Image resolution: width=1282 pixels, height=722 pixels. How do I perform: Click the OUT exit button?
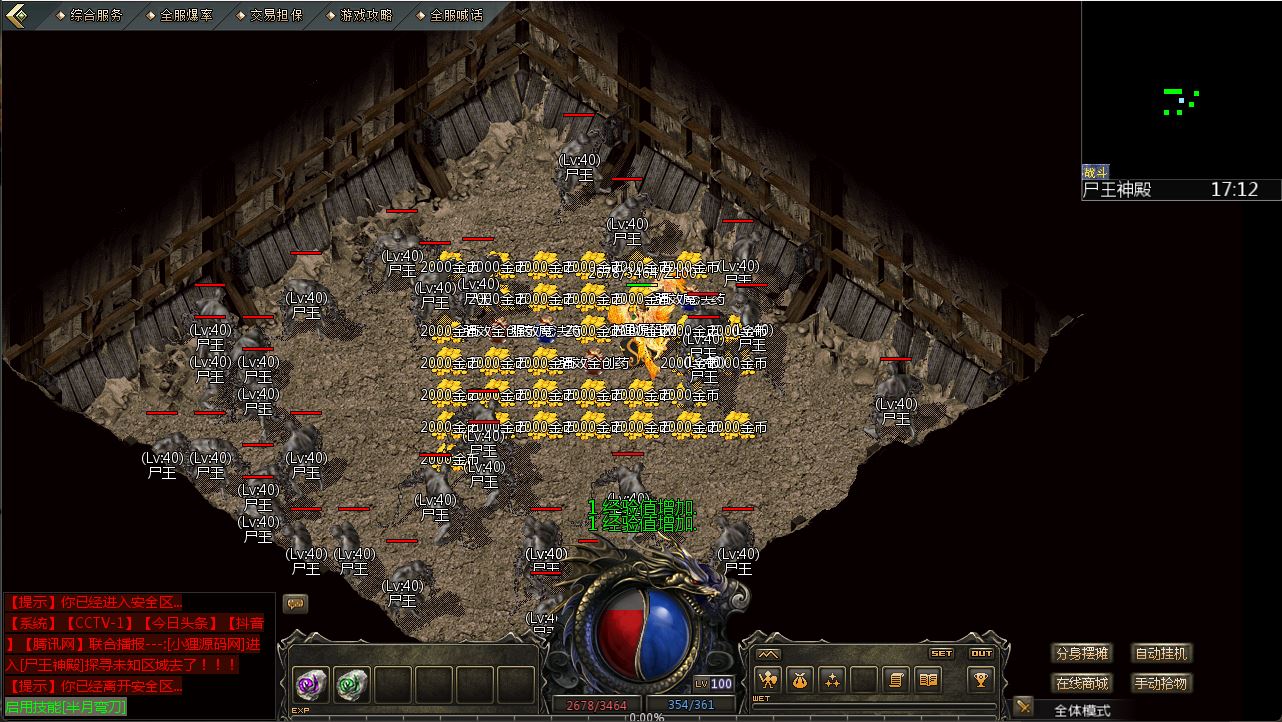tap(981, 653)
